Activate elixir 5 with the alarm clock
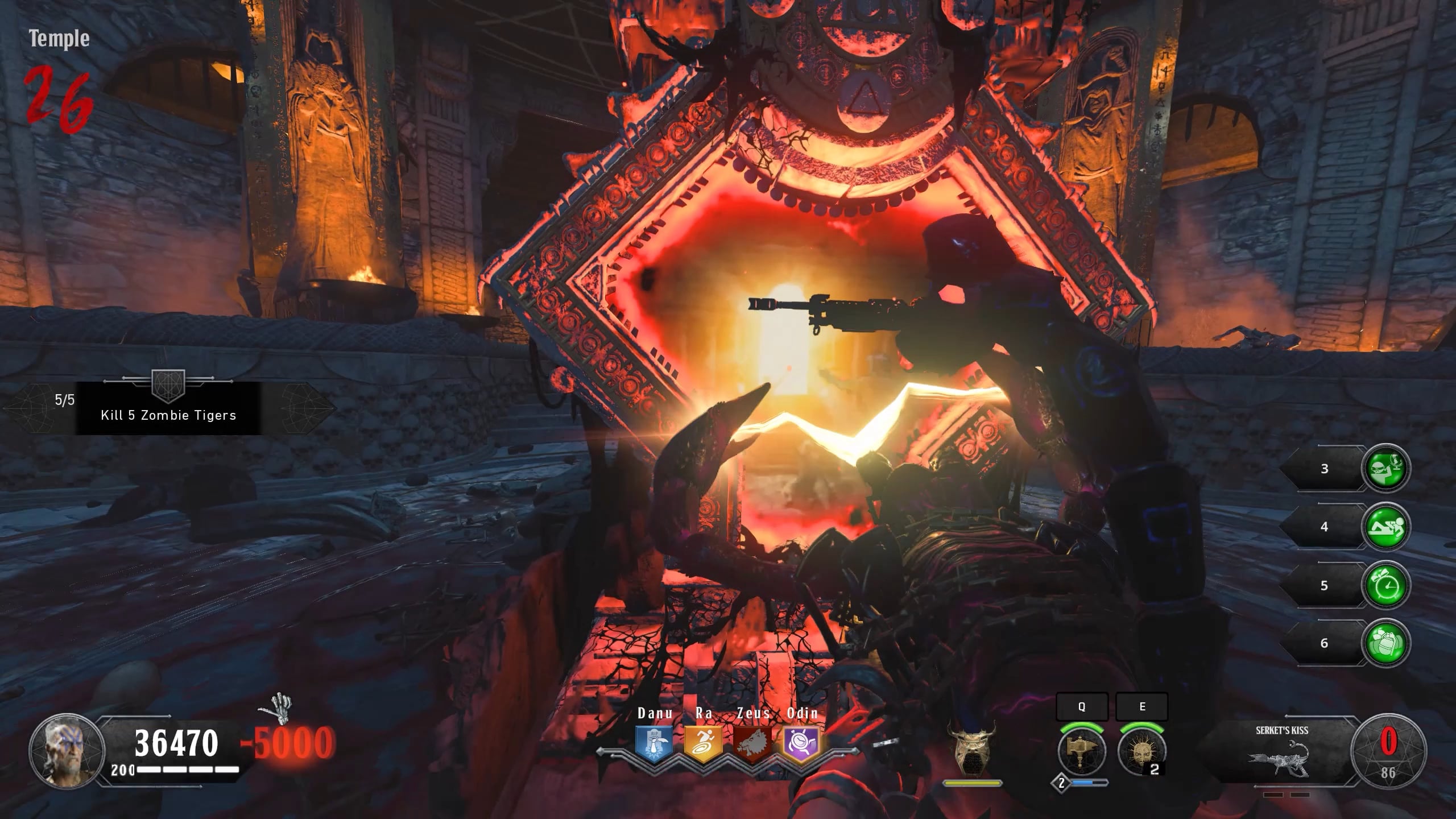Screen dimensions: 1456x819 (1385, 586)
